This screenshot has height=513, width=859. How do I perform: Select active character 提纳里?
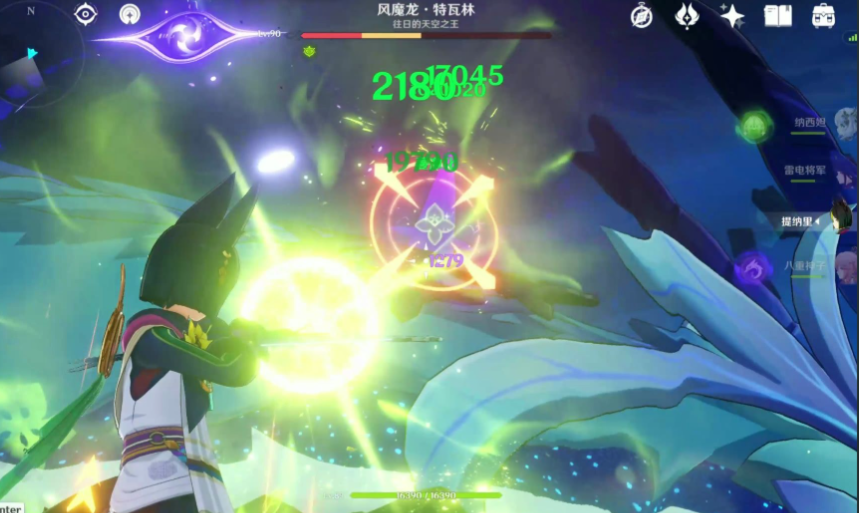pos(810,220)
